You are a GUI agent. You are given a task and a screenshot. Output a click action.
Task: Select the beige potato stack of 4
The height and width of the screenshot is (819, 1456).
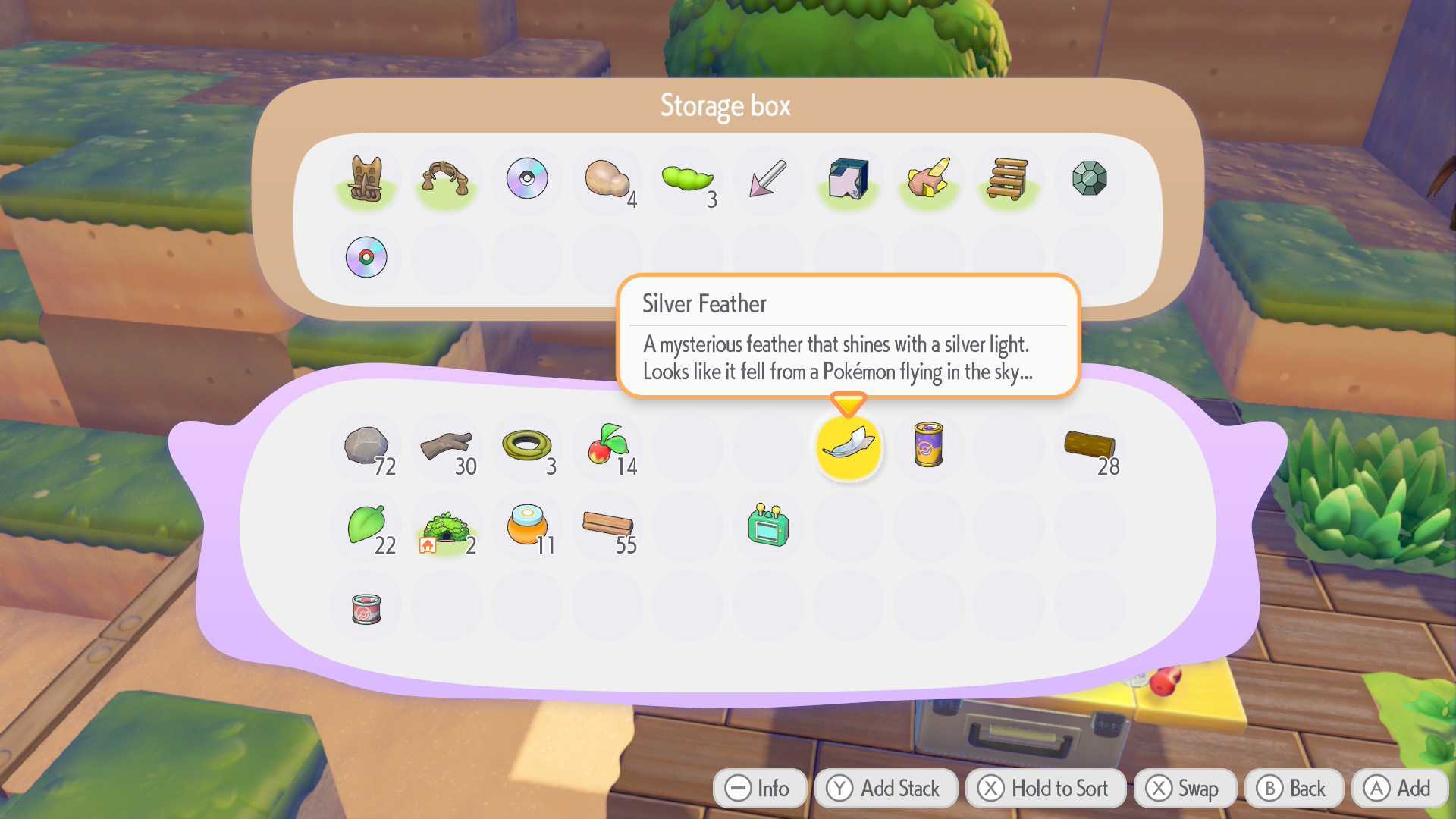coord(607,180)
